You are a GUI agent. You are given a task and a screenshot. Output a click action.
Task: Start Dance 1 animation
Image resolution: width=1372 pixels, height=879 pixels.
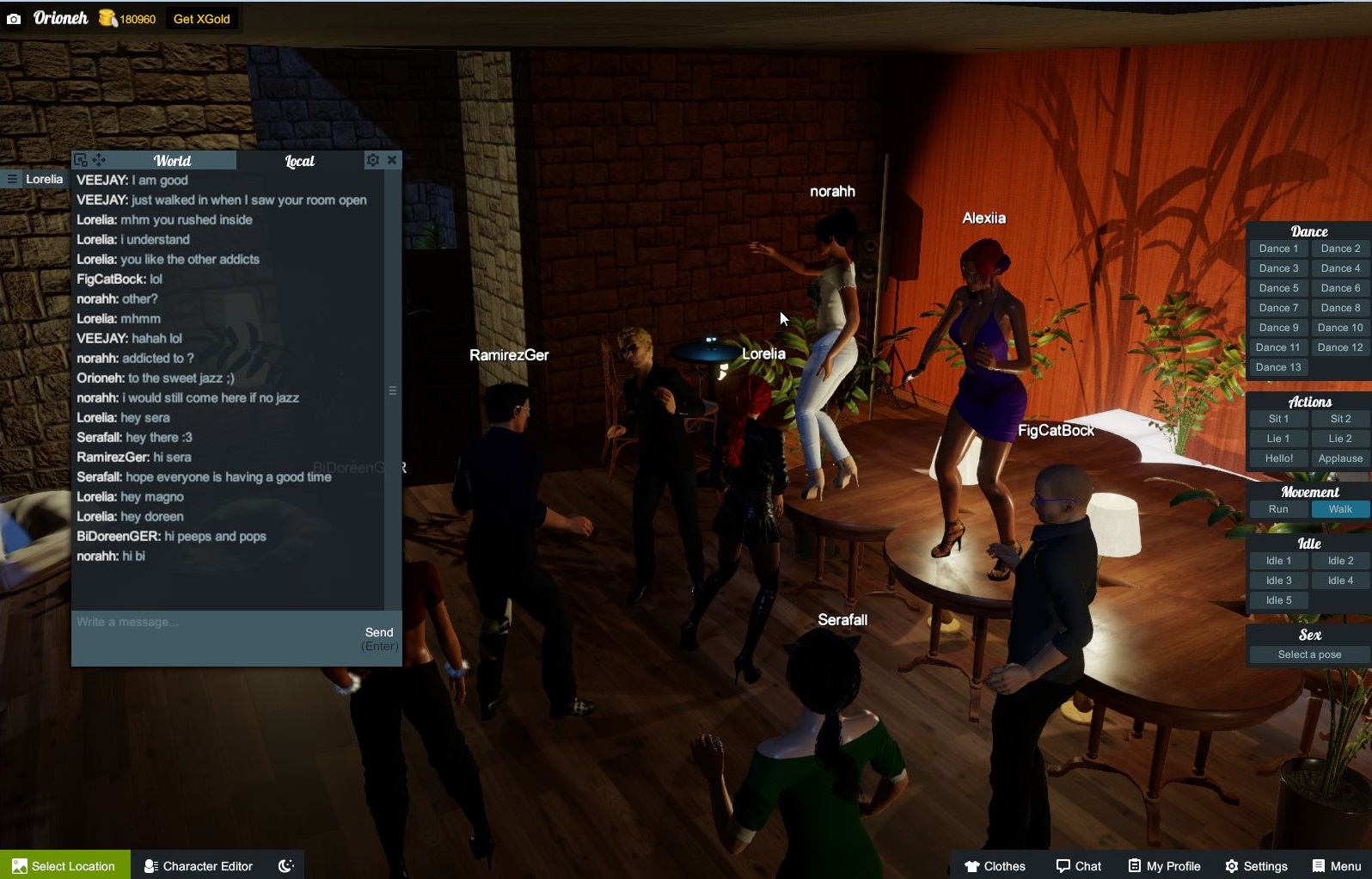click(1278, 249)
